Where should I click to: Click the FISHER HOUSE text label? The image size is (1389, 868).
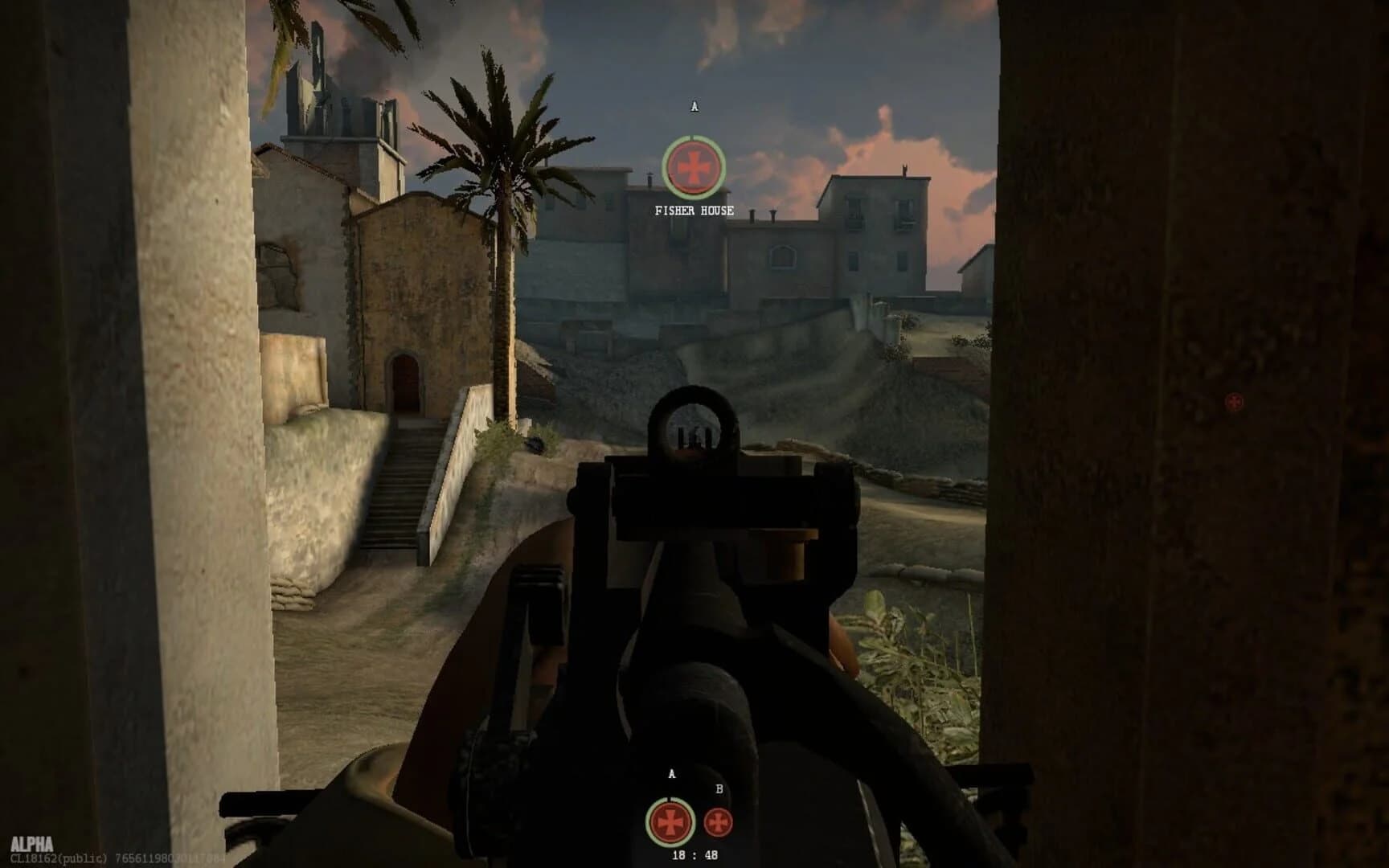[x=694, y=211]
